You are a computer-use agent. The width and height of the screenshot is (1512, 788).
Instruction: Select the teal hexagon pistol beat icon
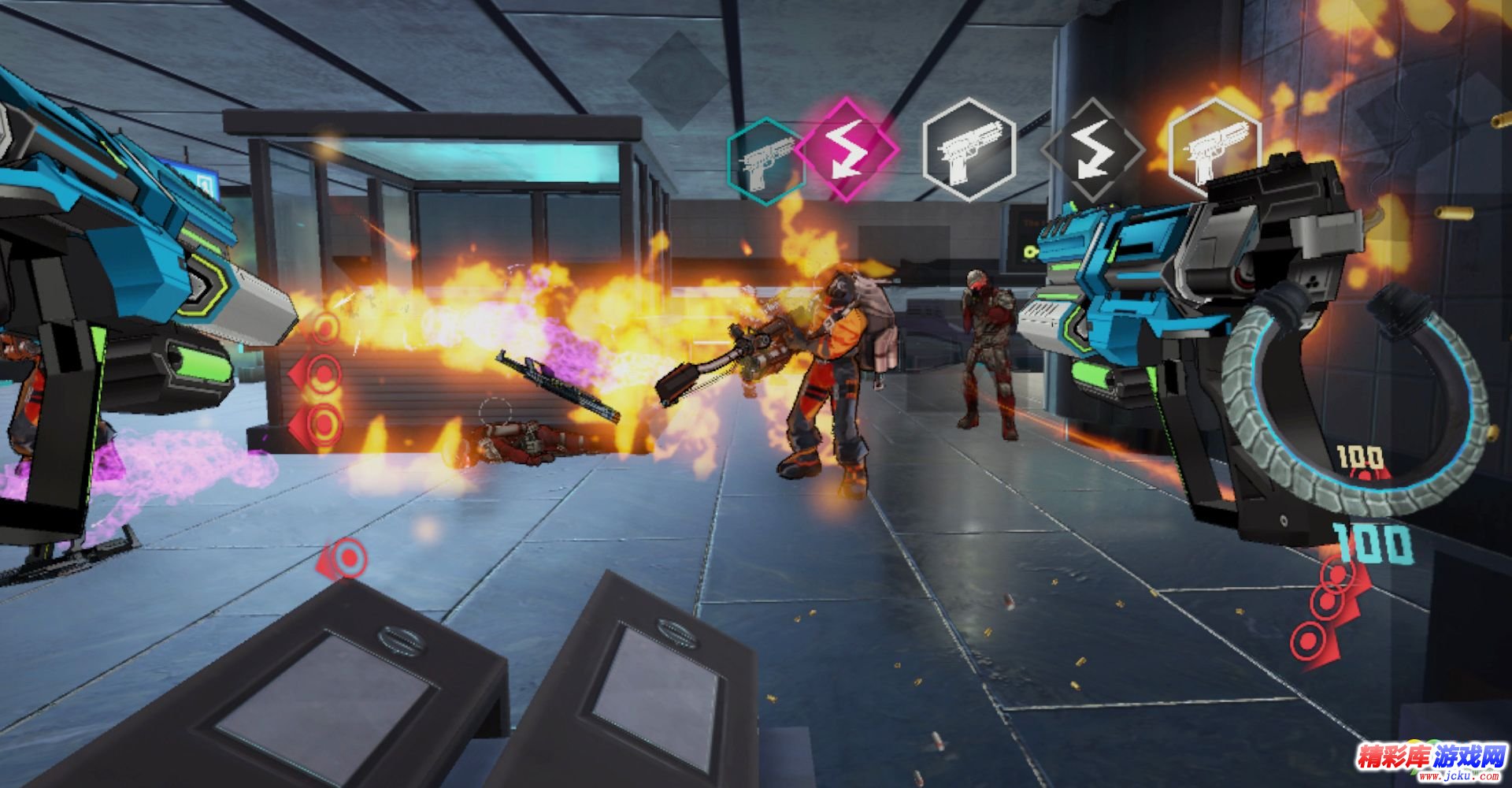click(x=764, y=162)
